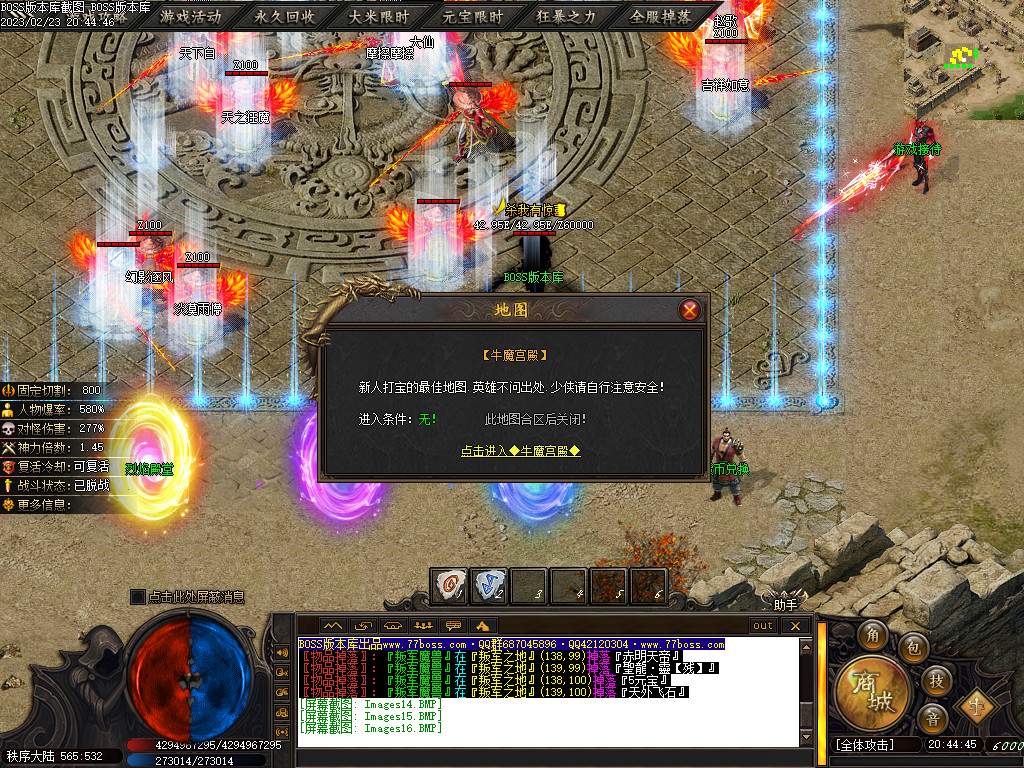Open the 游戏活动 menu tab
Image resolution: width=1024 pixels, height=768 pixels.
tap(190, 17)
